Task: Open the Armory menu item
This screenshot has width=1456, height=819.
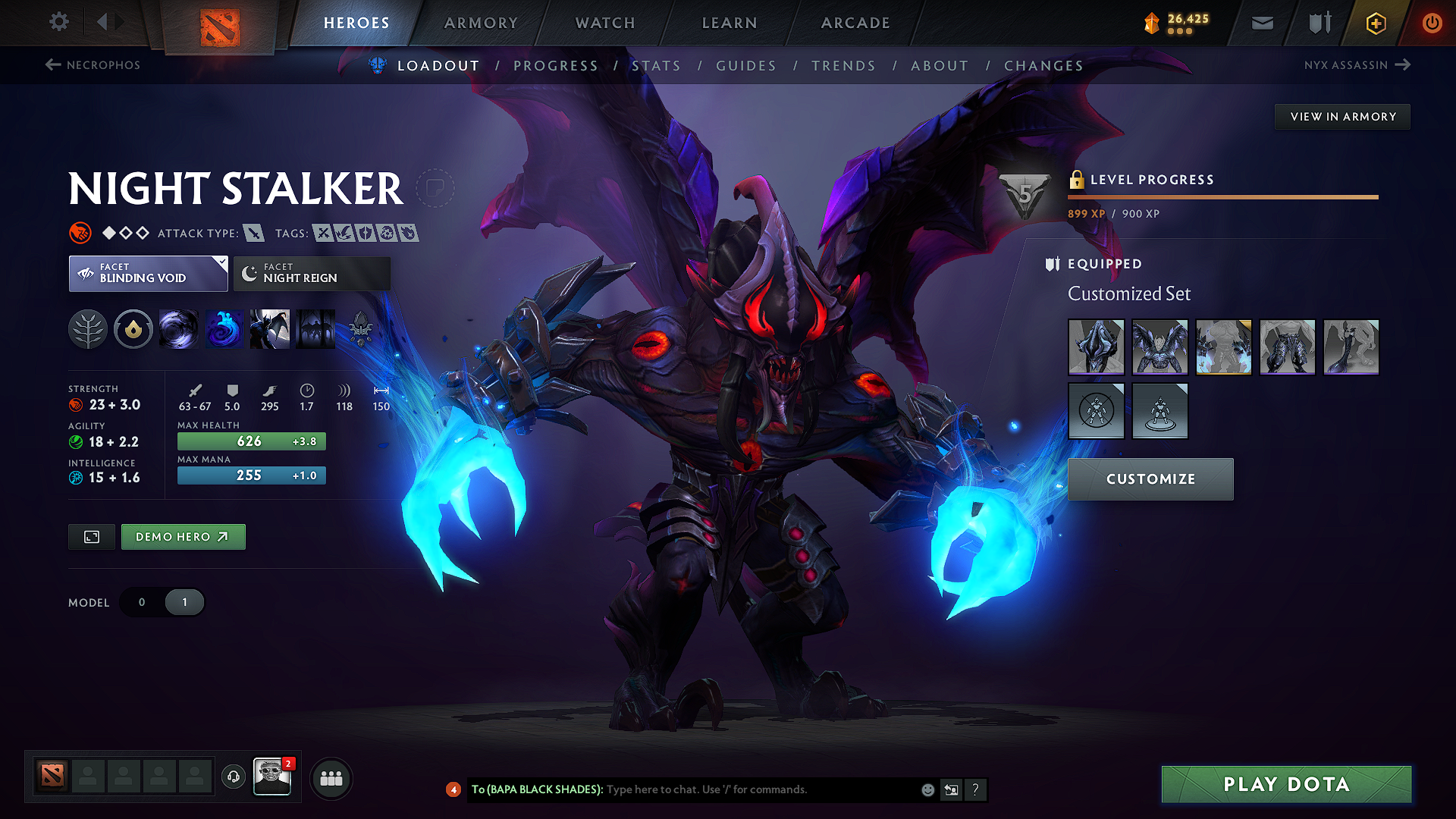Action: point(481,23)
